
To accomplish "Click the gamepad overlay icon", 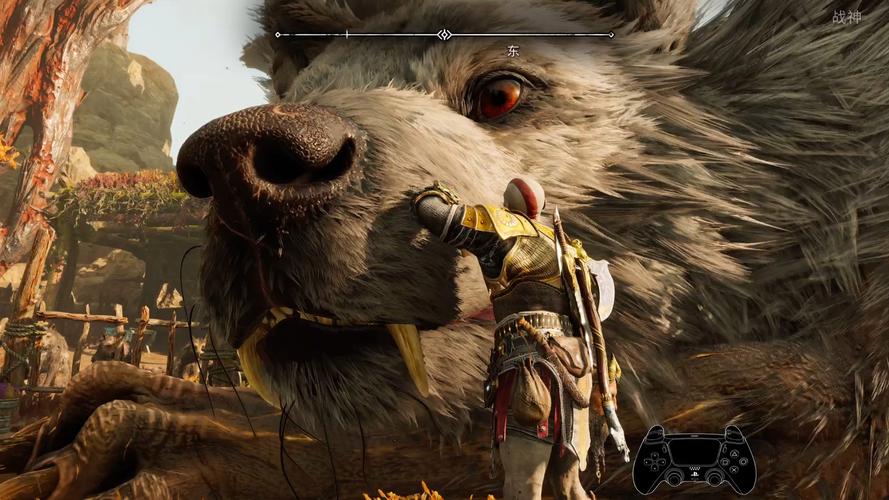I will [695, 458].
